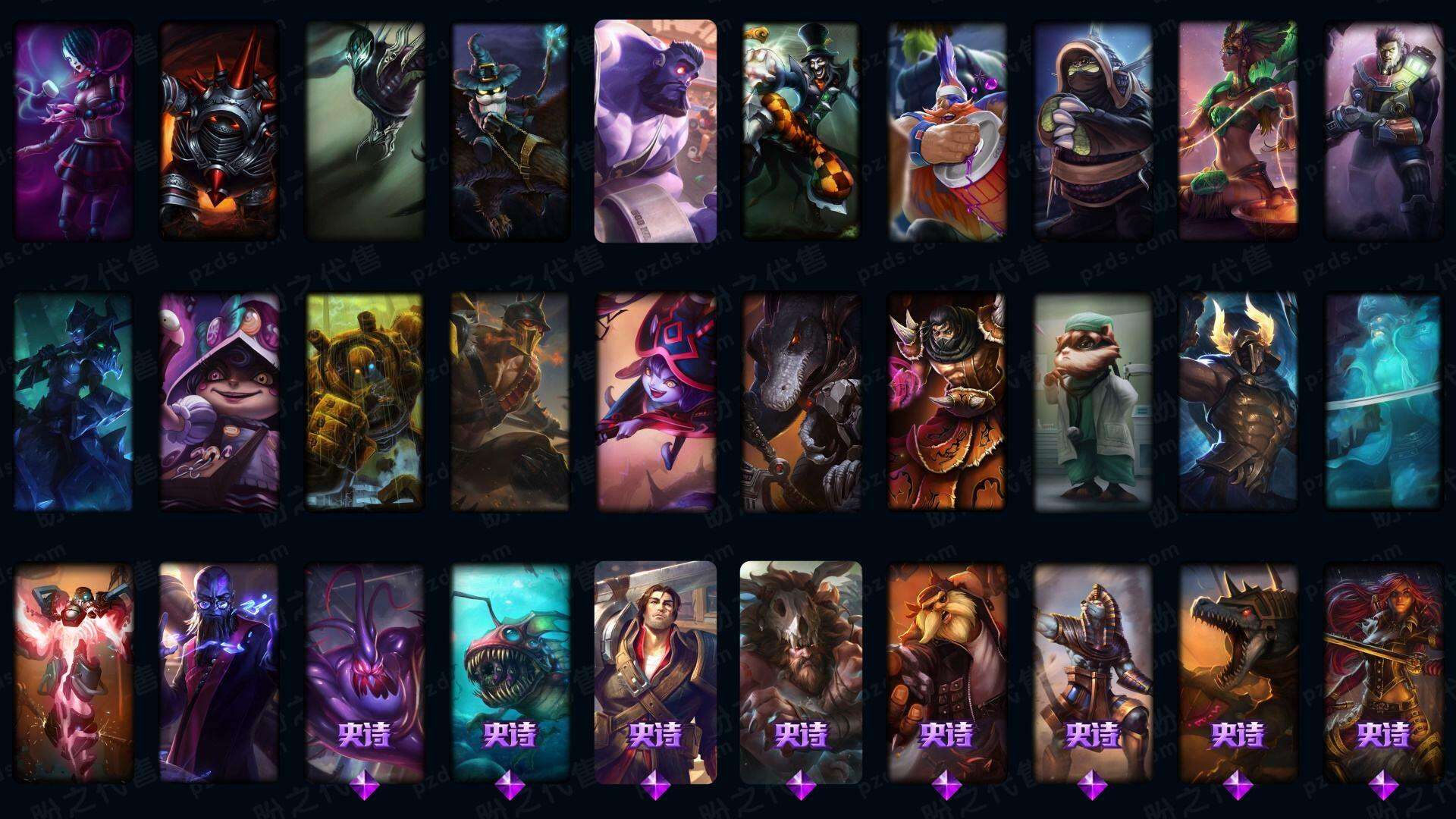1456x819 pixels.
Task: Choose the green feathered dancer skin card
Action: [x=1238, y=130]
